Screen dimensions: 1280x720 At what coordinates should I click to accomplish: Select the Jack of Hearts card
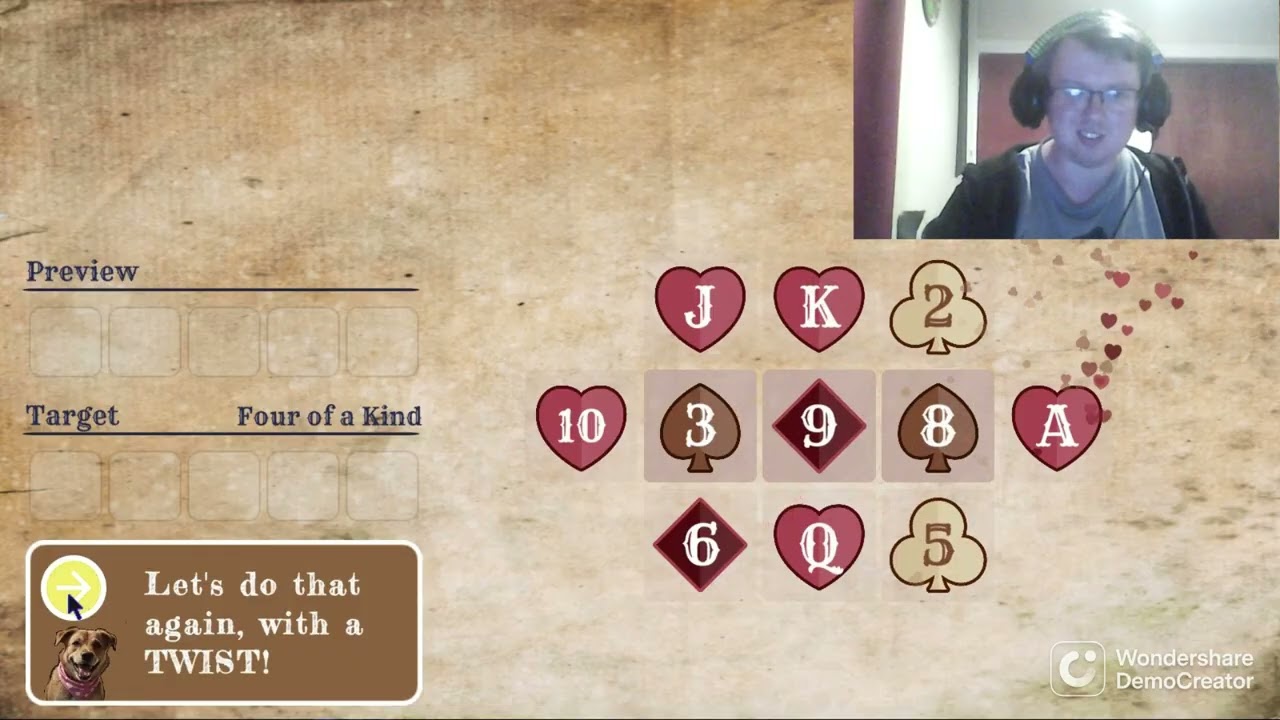point(699,307)
